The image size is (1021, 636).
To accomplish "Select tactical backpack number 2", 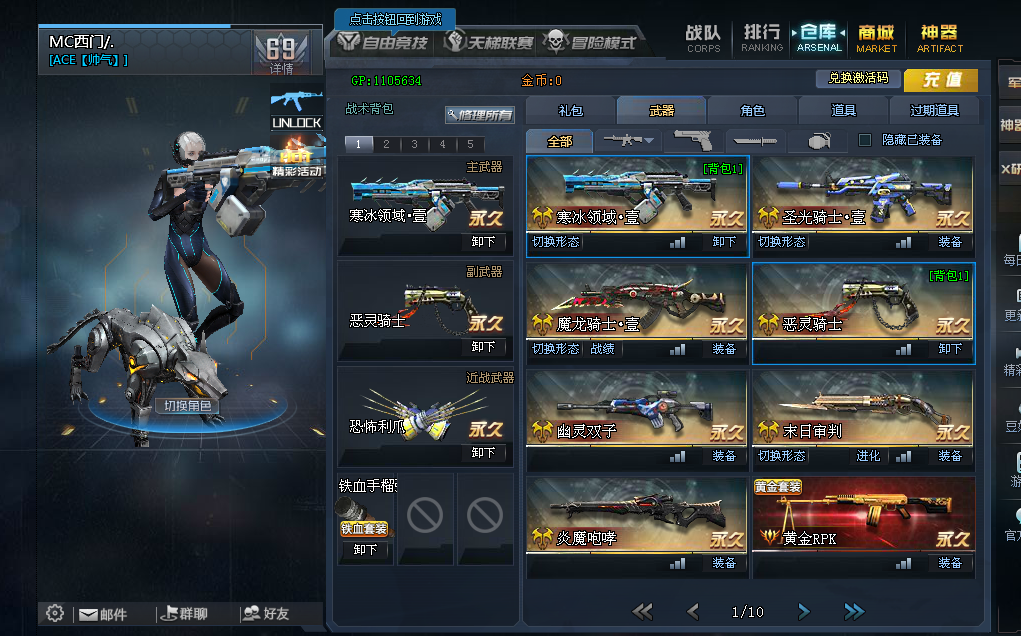I will (386, 144).
